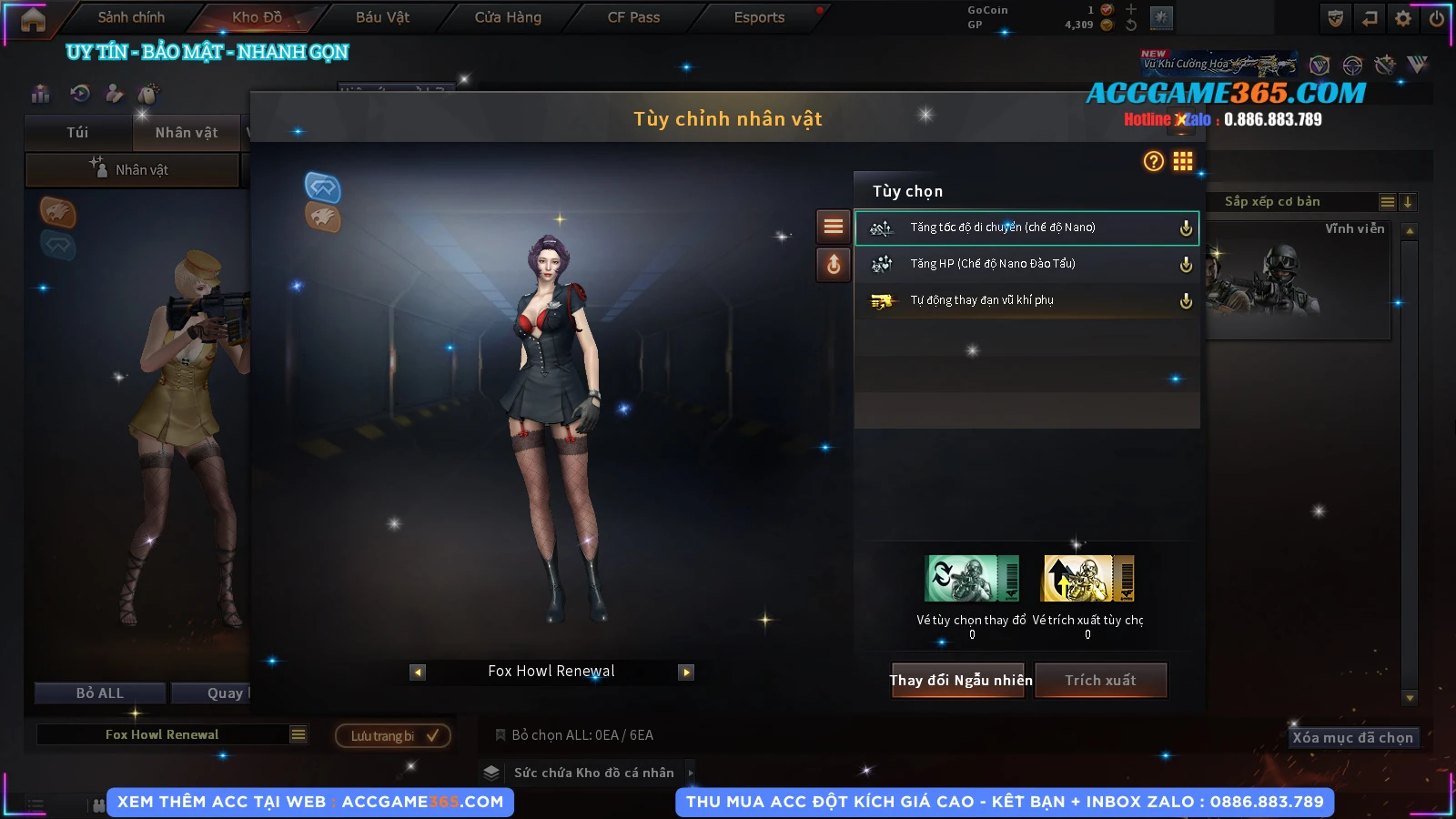
Task: Open the question mark help icon
Action: click(x=1153, y=161)
